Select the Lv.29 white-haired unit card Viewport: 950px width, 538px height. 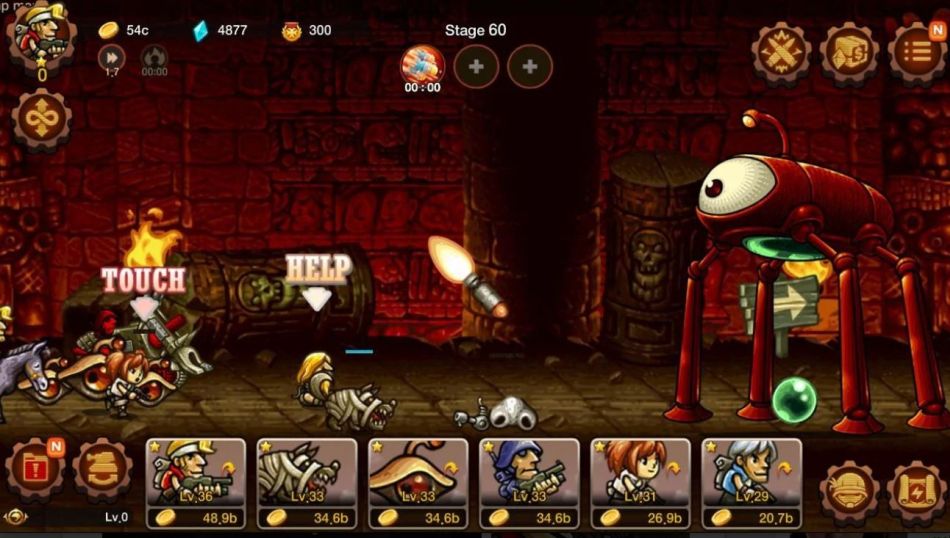(751, 482)
